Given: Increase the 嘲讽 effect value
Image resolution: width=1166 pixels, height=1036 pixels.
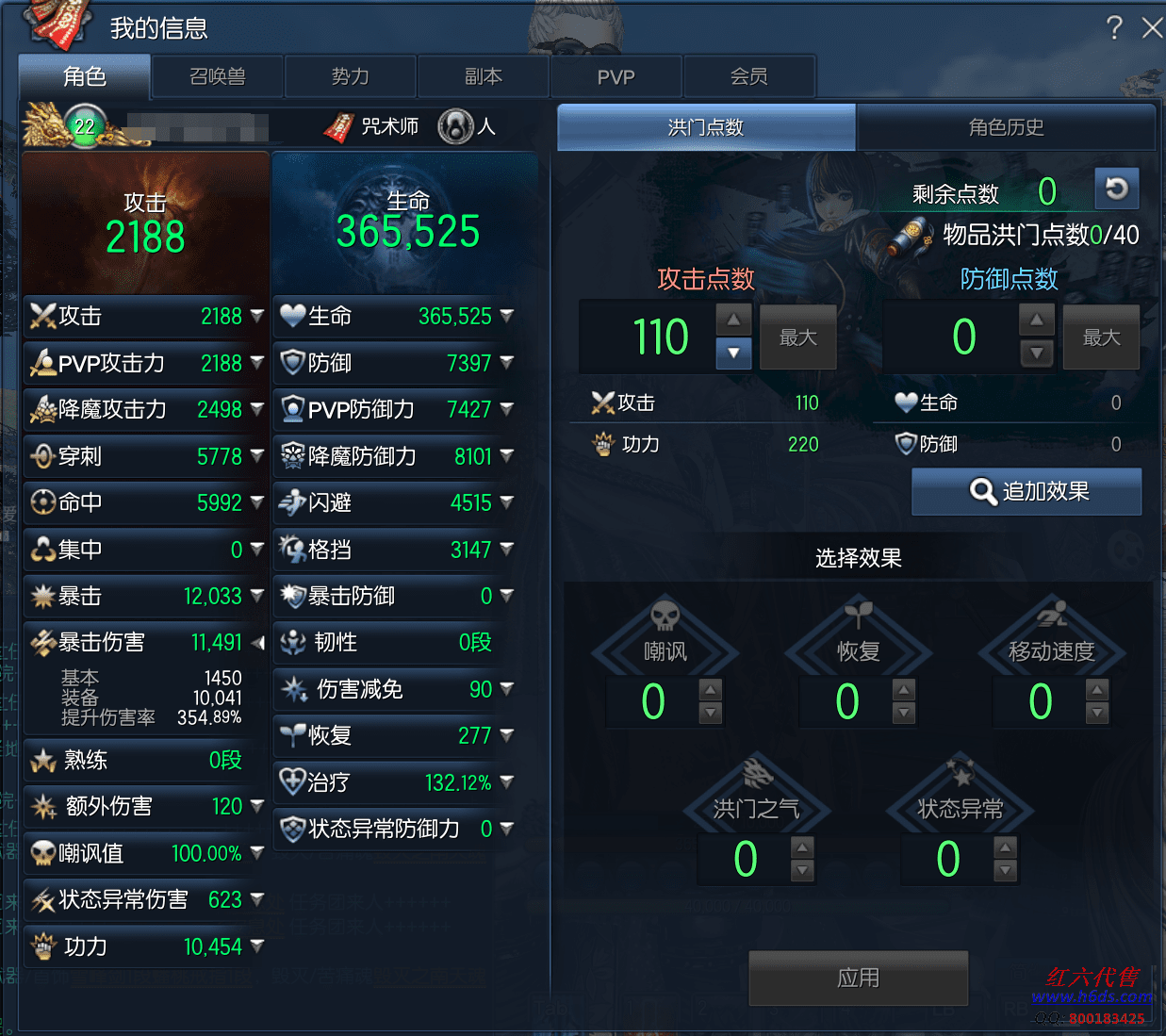Looking at the screenshot, I should [711, 689].
